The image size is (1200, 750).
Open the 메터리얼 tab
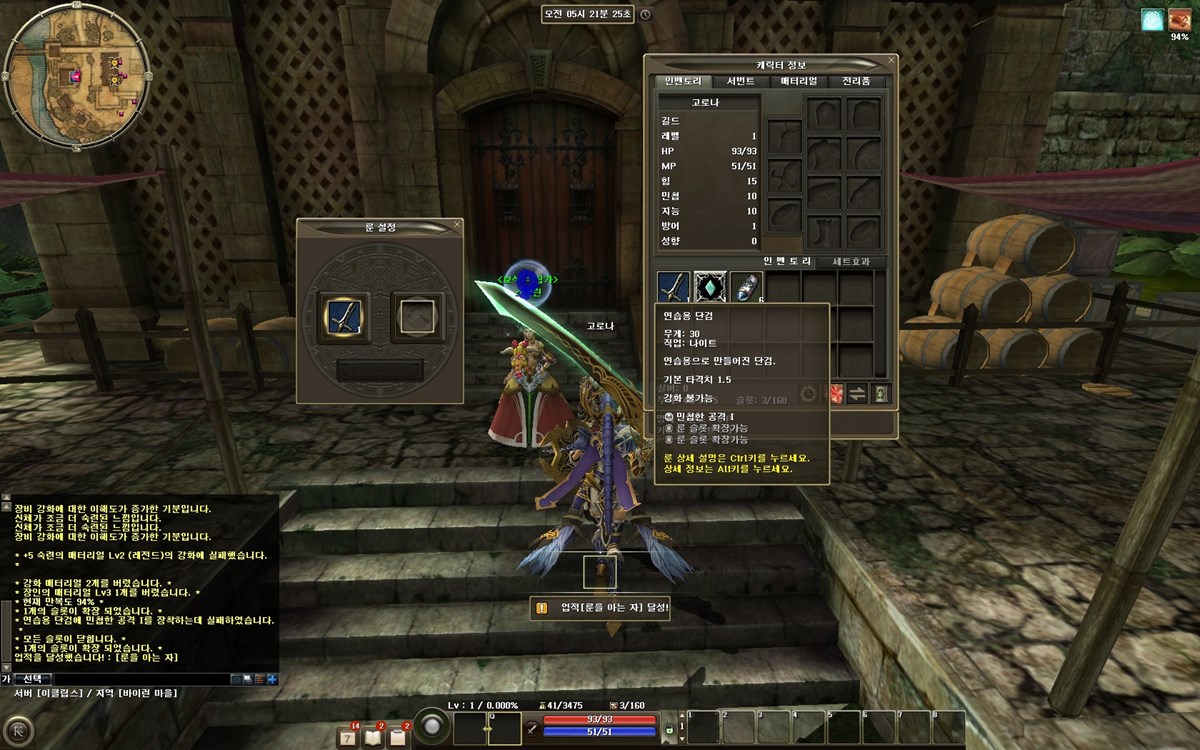pyautogui.click(x=798, y=81)
